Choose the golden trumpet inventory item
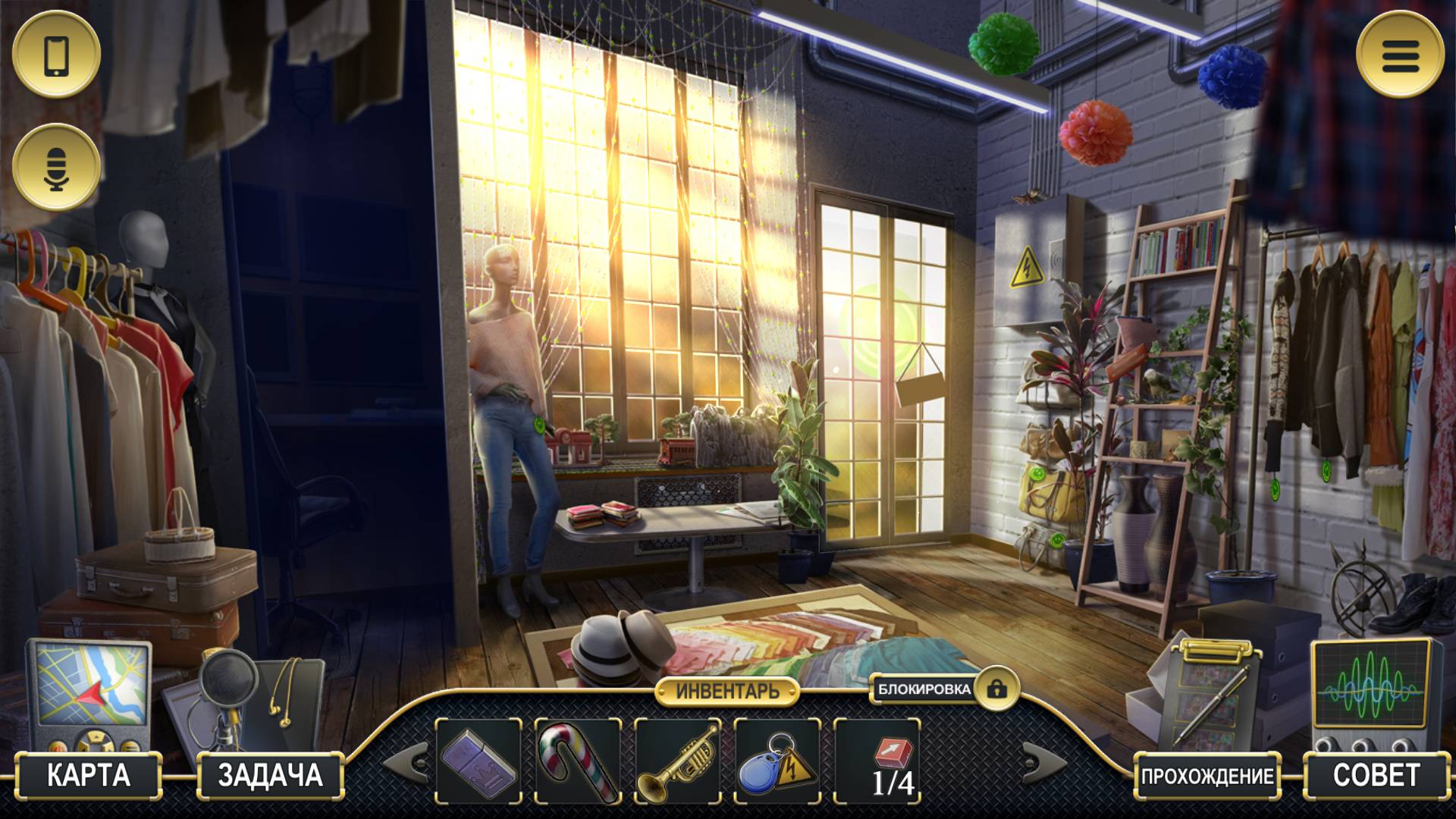The height and width of the screenshot is (819, 1456). coord(677,761)
